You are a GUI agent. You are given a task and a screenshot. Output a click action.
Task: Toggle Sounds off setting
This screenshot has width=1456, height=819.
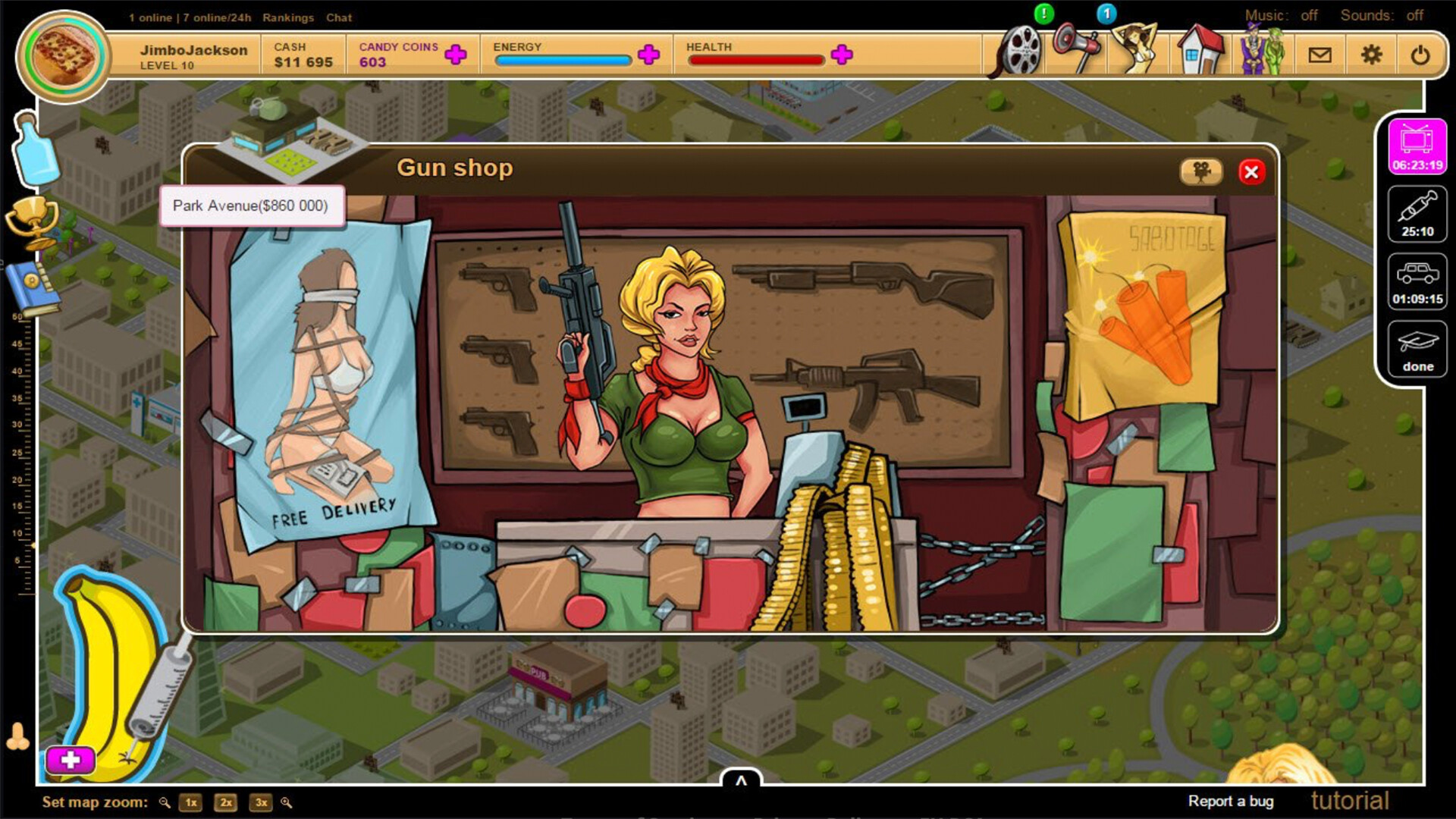1415,14
